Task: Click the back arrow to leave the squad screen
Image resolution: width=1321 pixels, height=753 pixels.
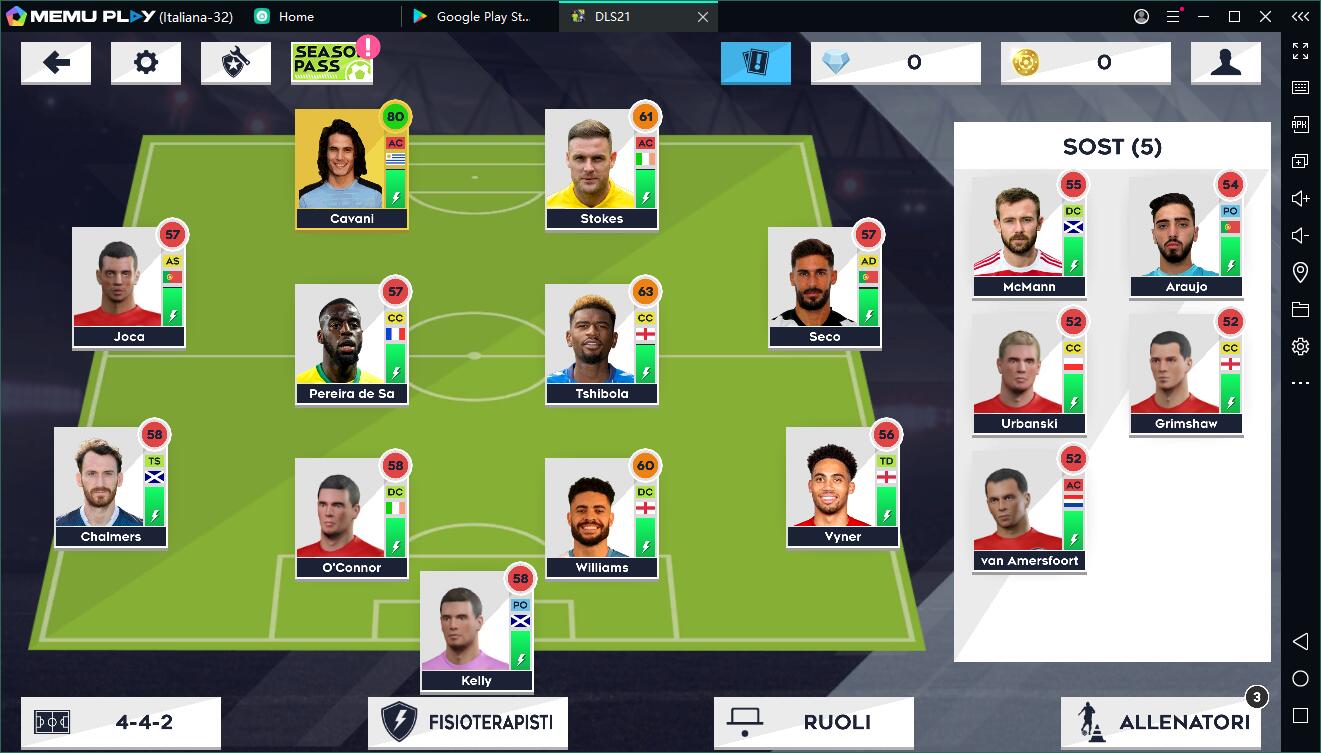Action: click(56, 62)
